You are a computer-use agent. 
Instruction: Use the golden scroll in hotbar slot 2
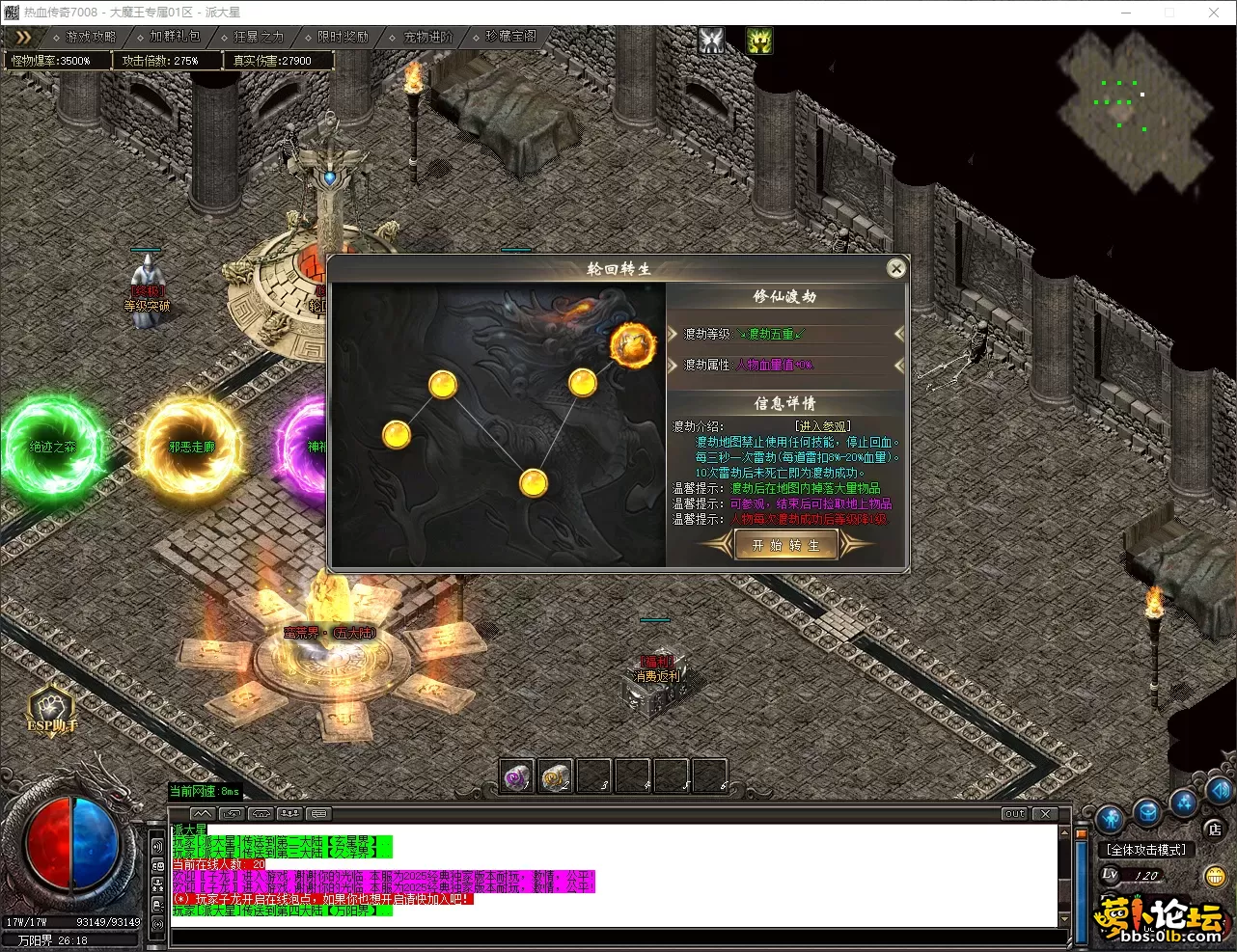(x=556, y=776)
